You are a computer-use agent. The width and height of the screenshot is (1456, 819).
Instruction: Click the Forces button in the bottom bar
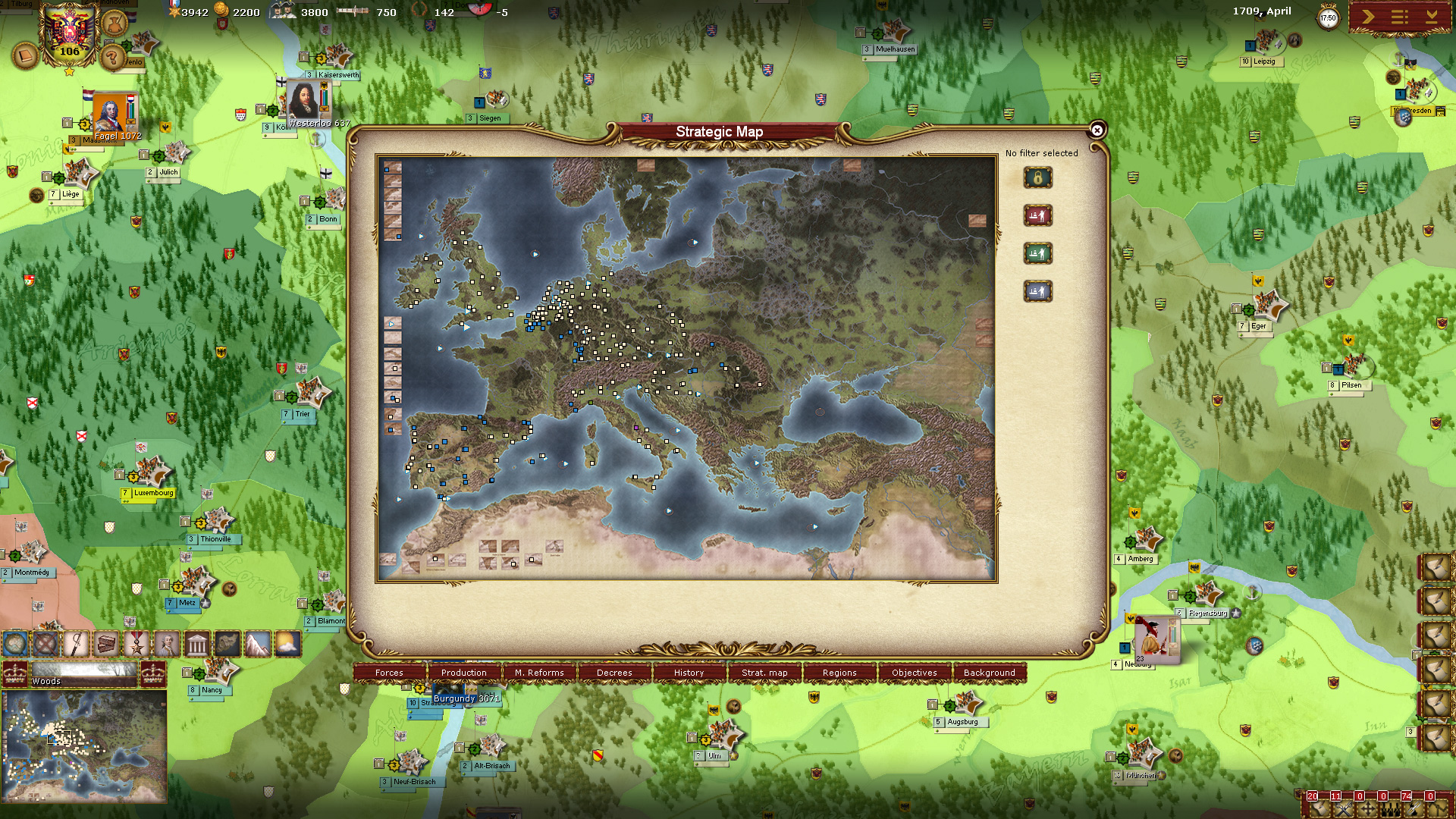point(389,673)
